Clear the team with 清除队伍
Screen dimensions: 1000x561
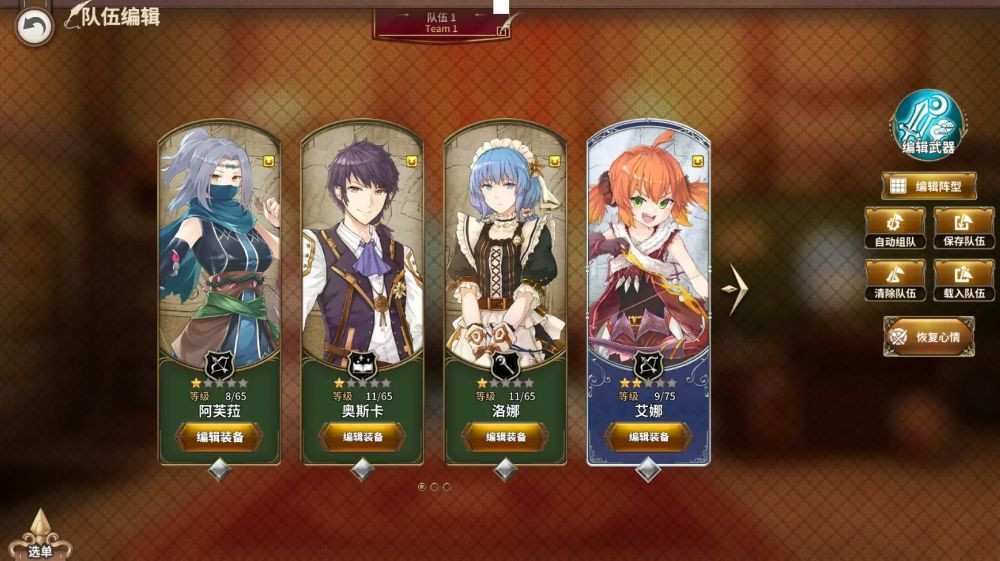point(894,279)
